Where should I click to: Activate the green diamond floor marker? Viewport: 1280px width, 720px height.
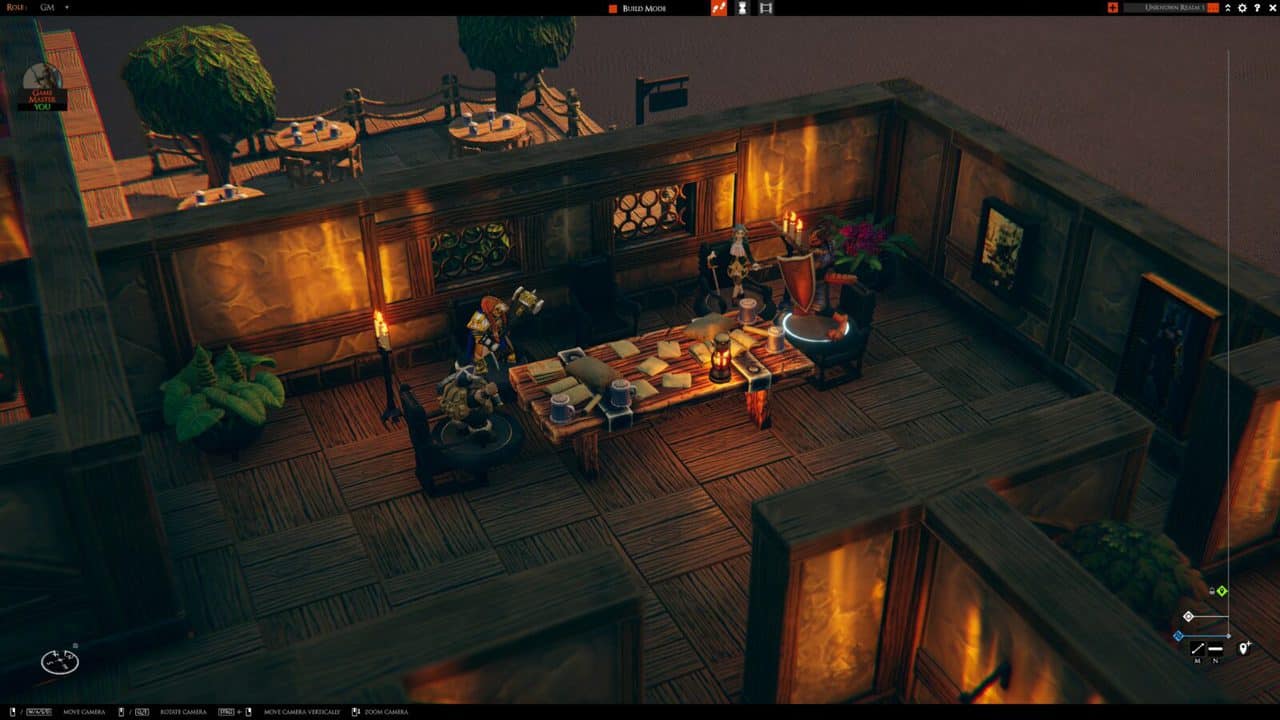(x=1221, y=590)
